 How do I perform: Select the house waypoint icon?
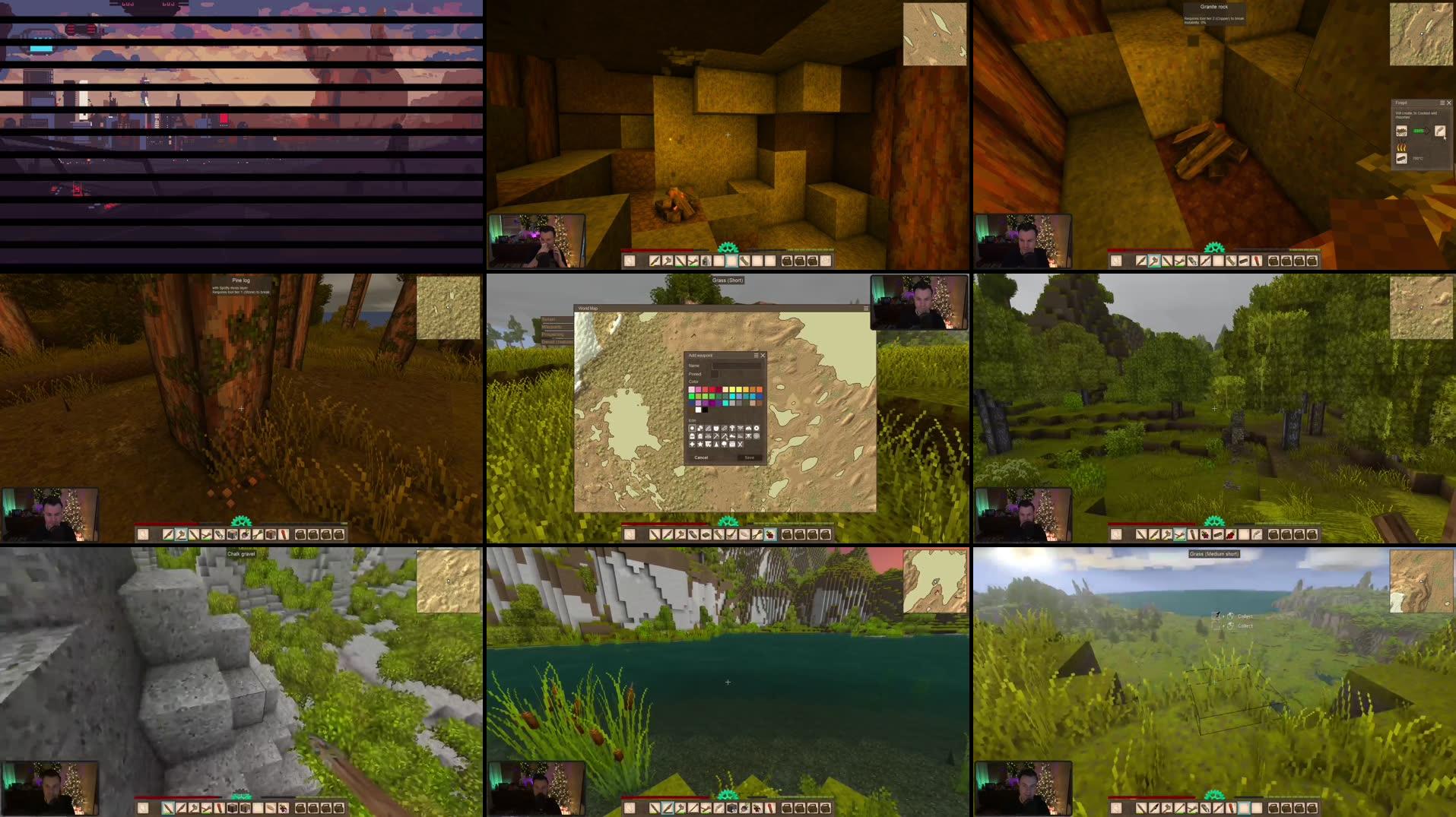[699, 436]
